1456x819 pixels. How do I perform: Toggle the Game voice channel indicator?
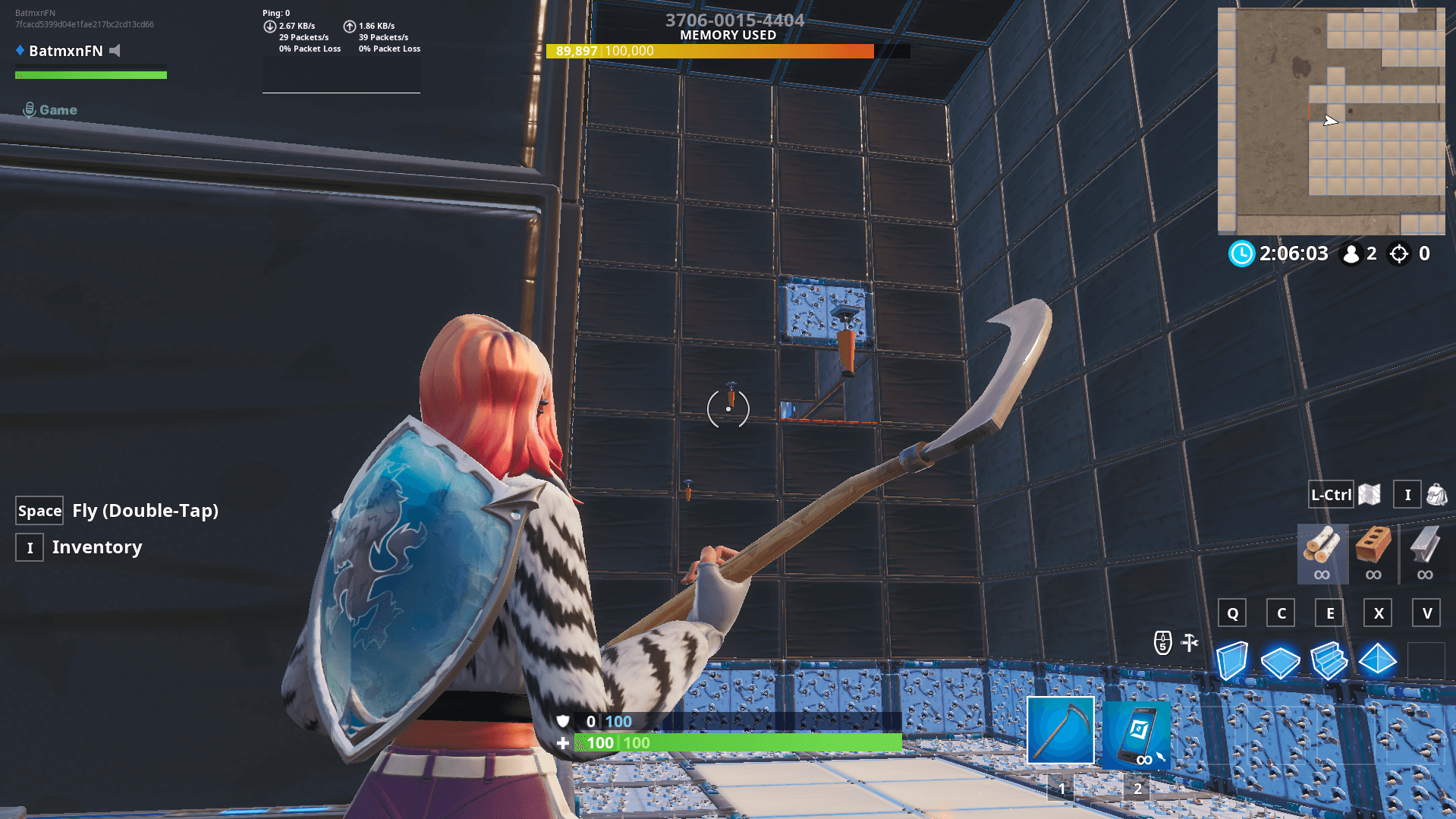coord(49,109)
